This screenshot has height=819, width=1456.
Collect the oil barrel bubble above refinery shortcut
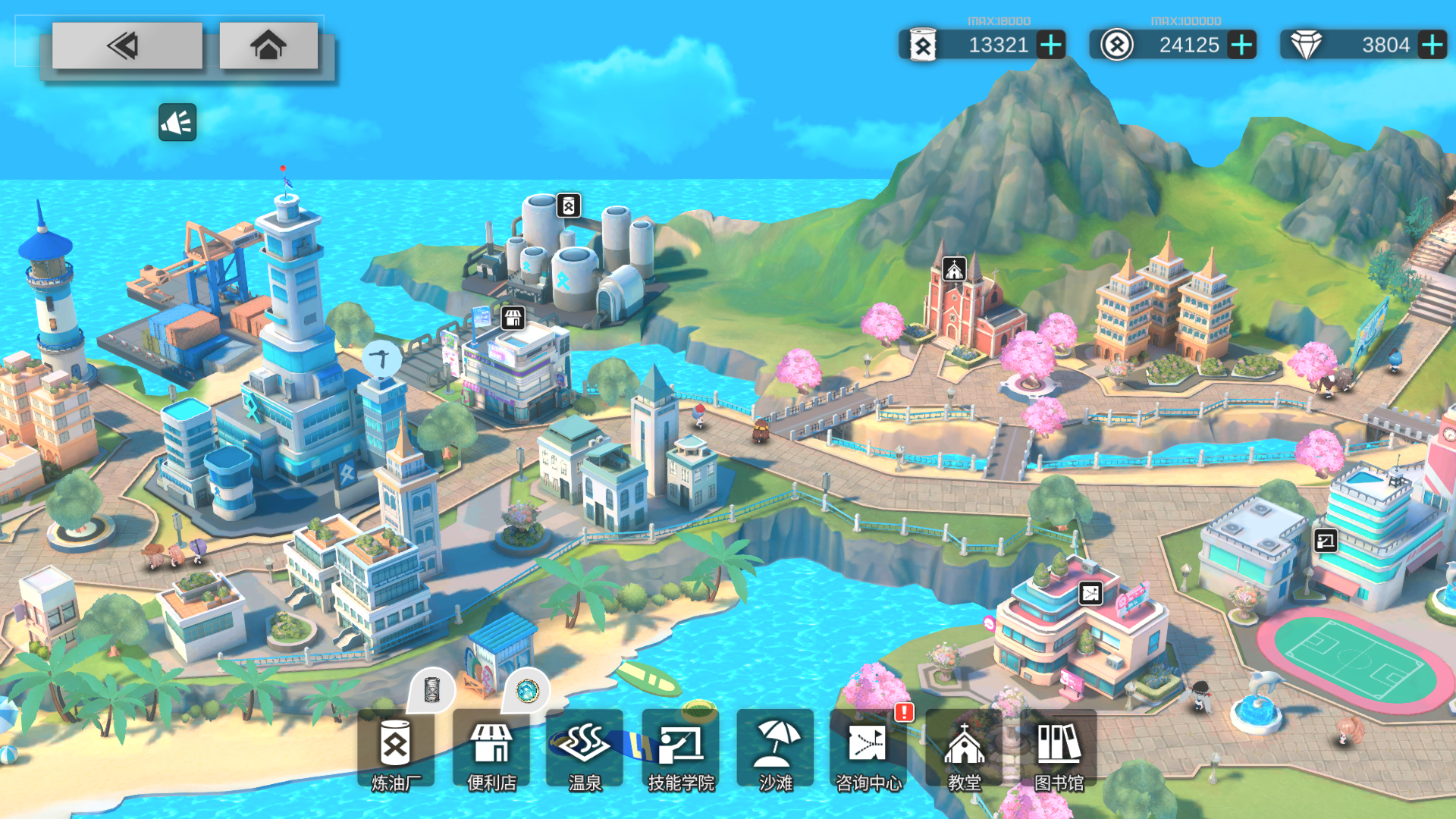(x=431, y=689)
